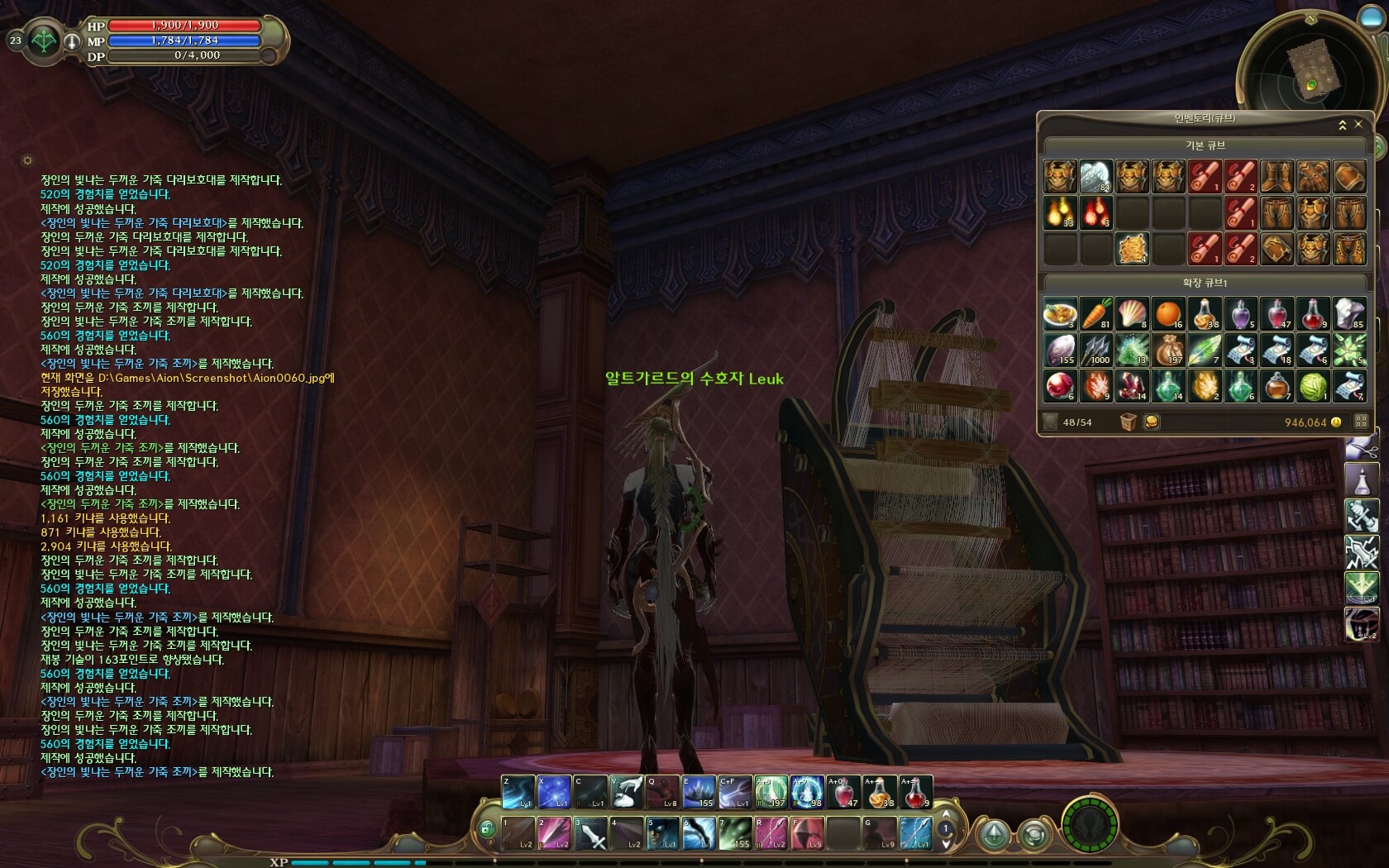The height and width of the screenshot is (868, 1389).
Task: Pick the seashell item in the expansion cube
Action: (x=1132, y=314)
